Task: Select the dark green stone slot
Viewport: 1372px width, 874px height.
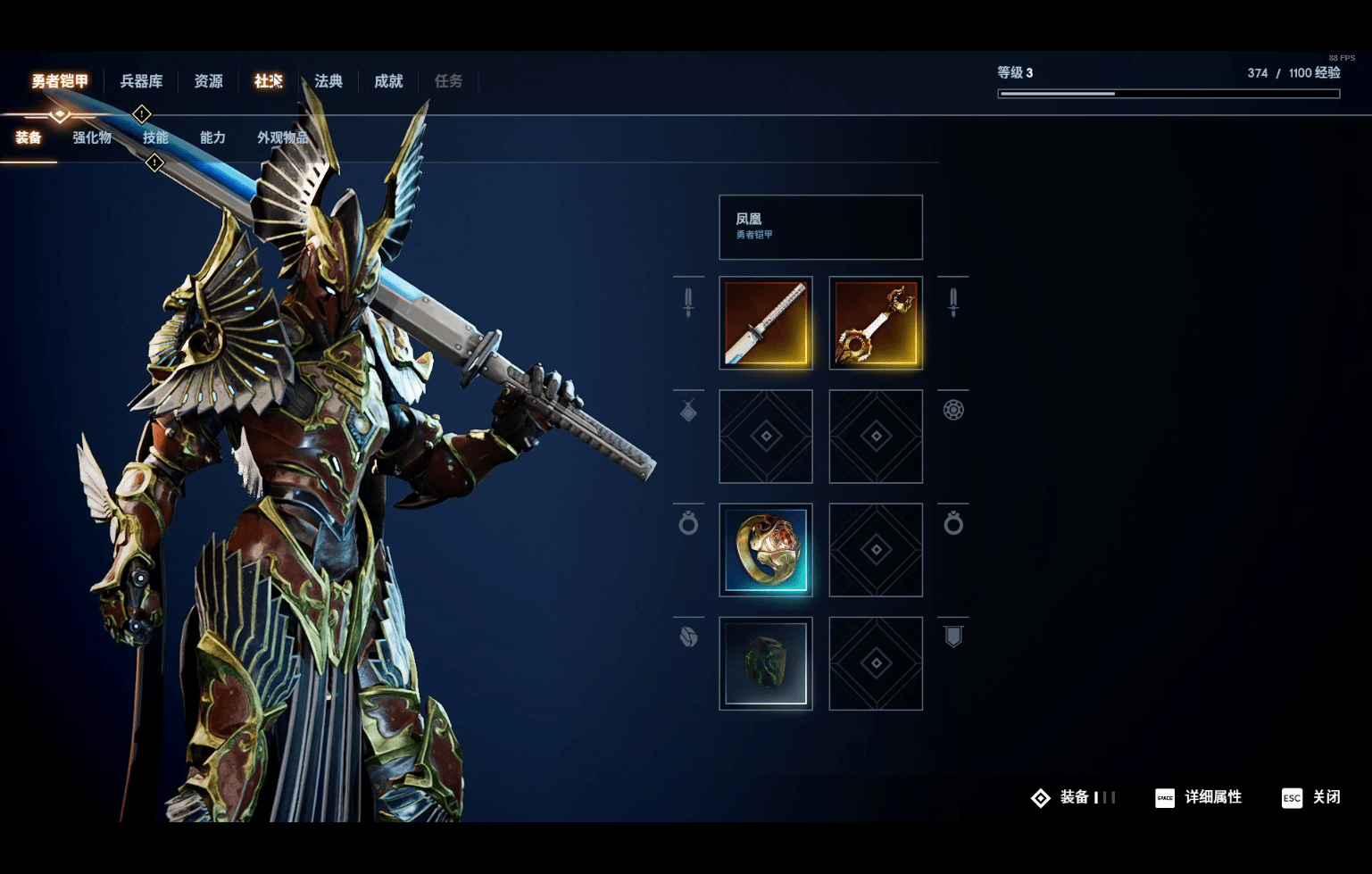Action: pyautogui.click(x=766, y=663)
